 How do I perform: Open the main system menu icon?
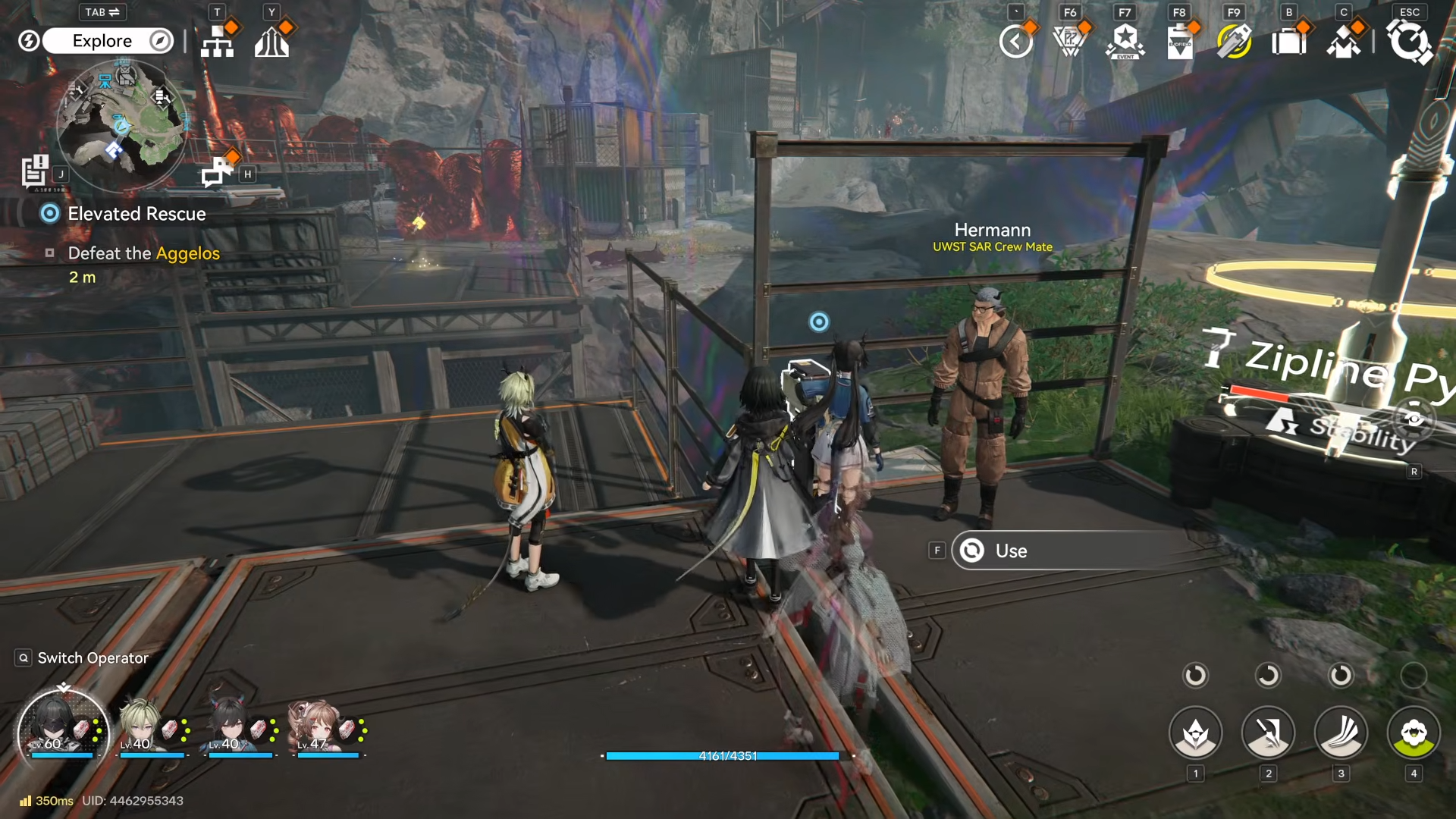tap(1409, 41)
